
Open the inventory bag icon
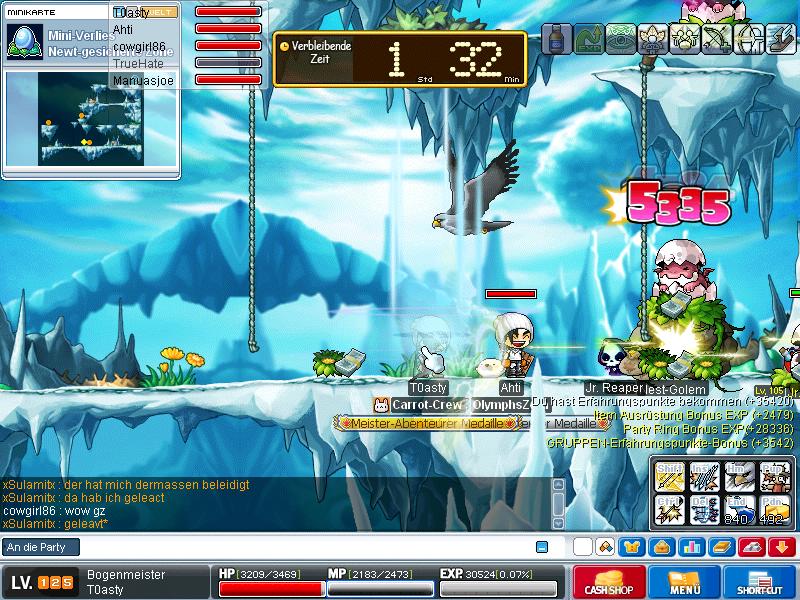[x=660, y=547]
